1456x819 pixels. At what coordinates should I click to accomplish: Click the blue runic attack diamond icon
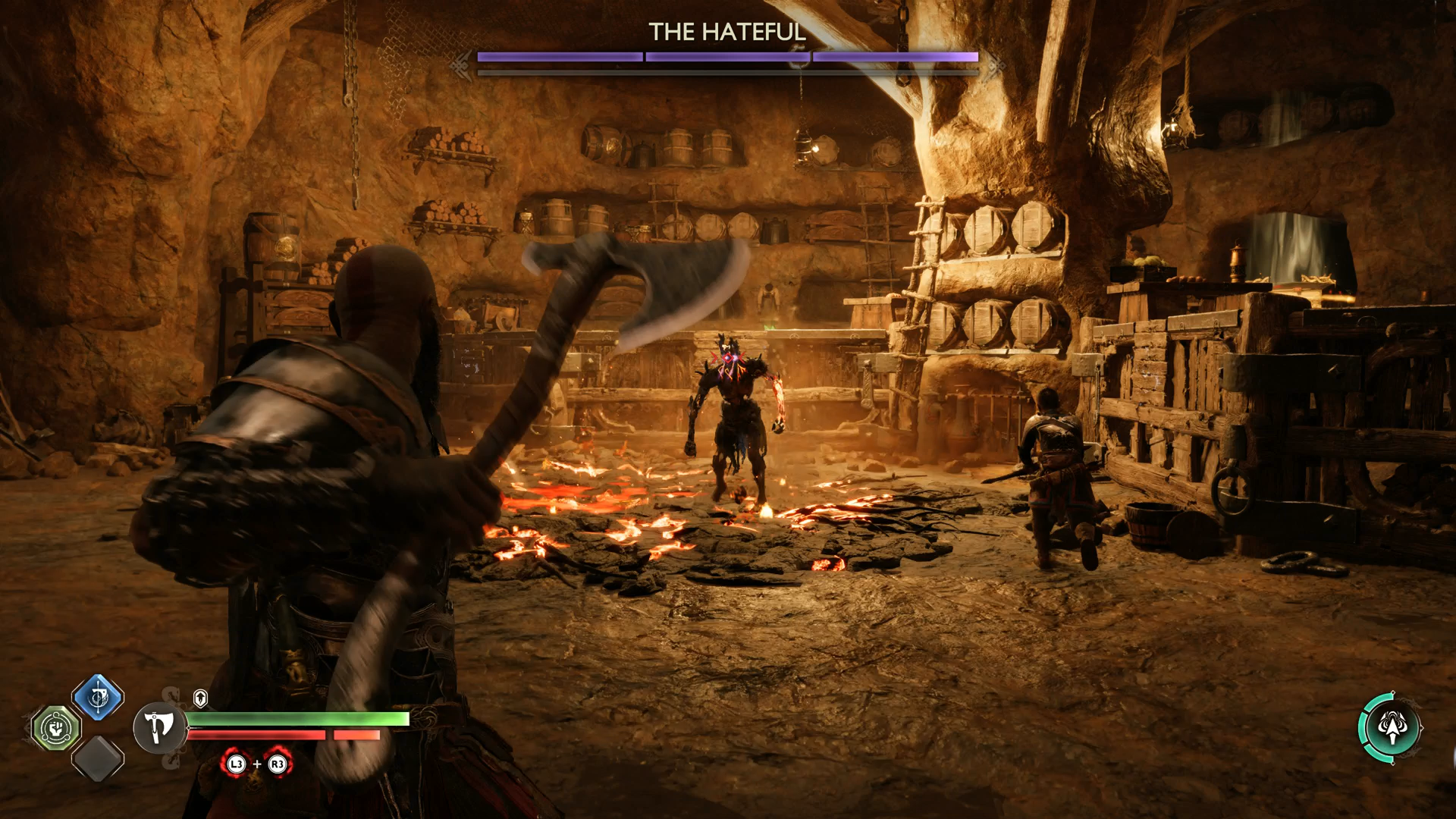pyautogui.click(x=97, y=698)
